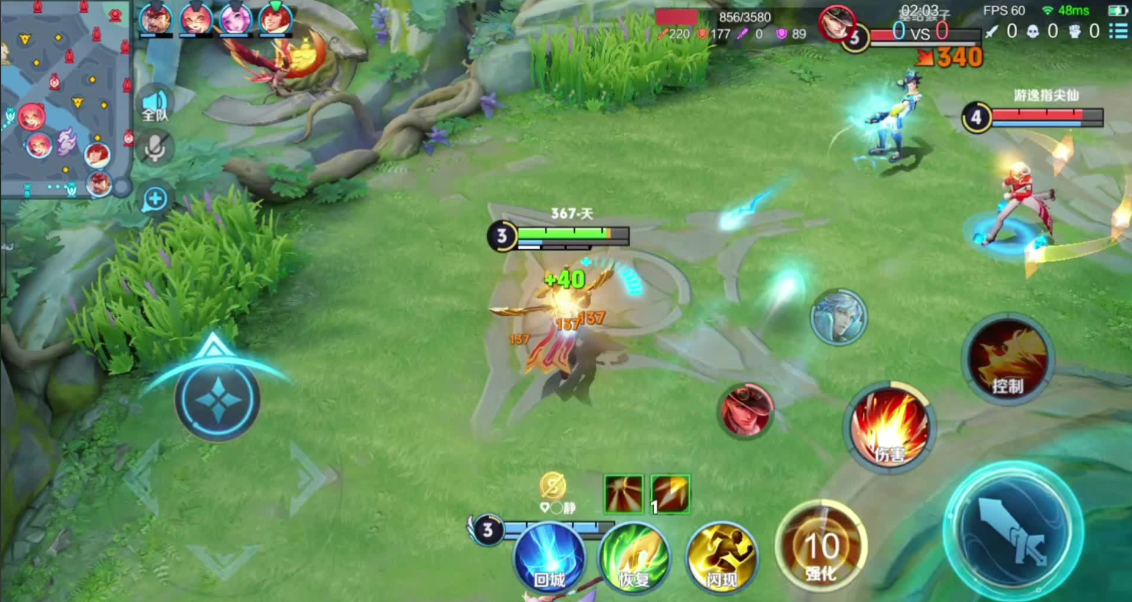Use the 恢复 heal spell
Image resolution: width=1132 pixels, height=602 pixels.
coord(634,557)
